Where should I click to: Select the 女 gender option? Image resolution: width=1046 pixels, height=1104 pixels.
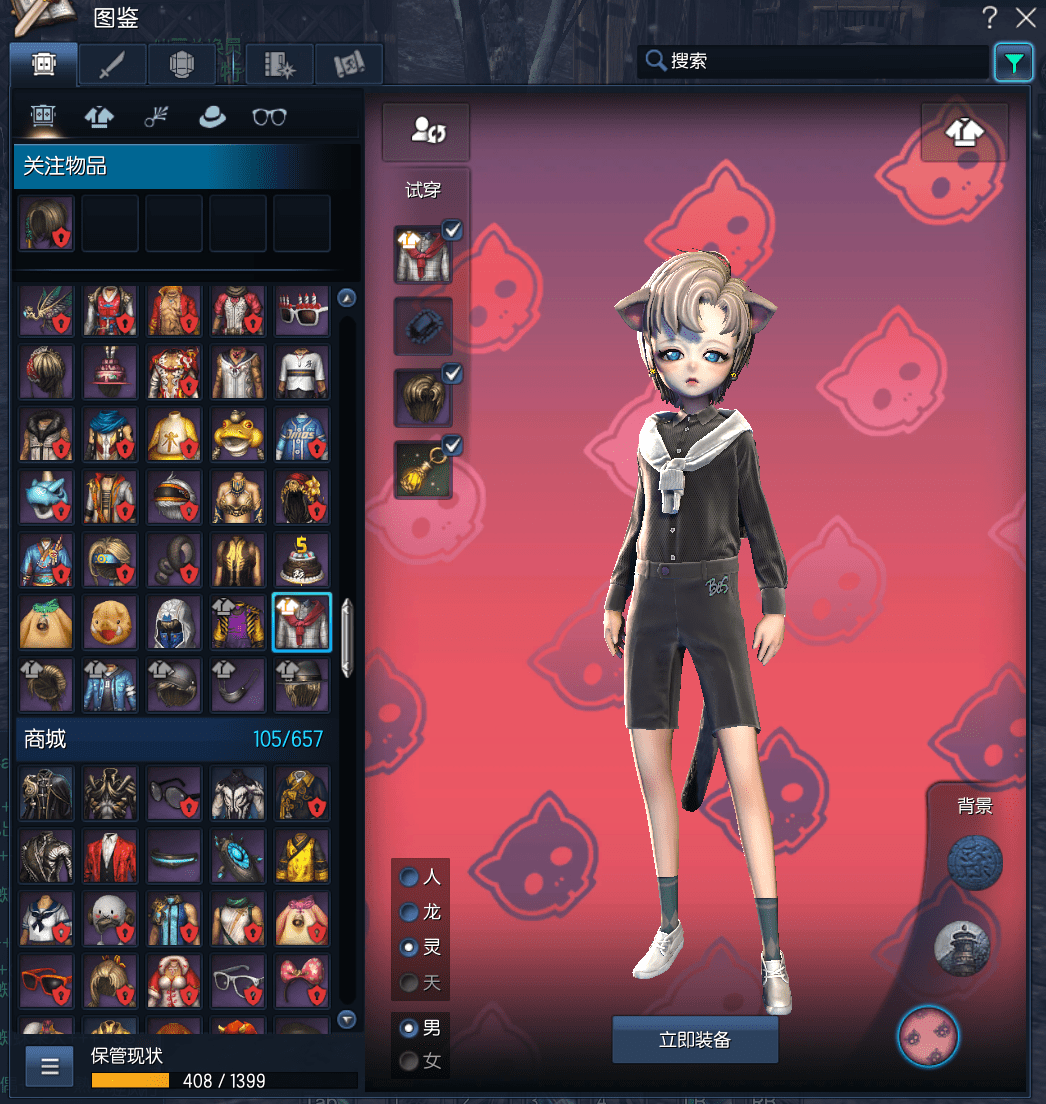[409, 1061]
